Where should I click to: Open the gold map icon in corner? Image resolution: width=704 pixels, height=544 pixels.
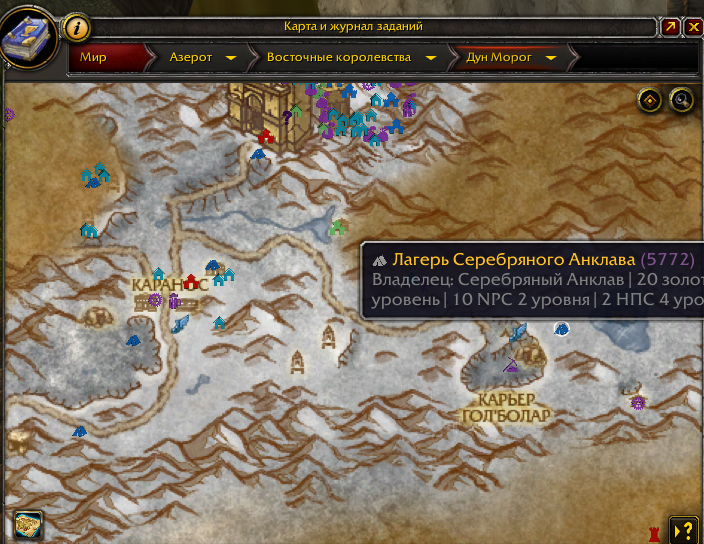pos(26,524)
